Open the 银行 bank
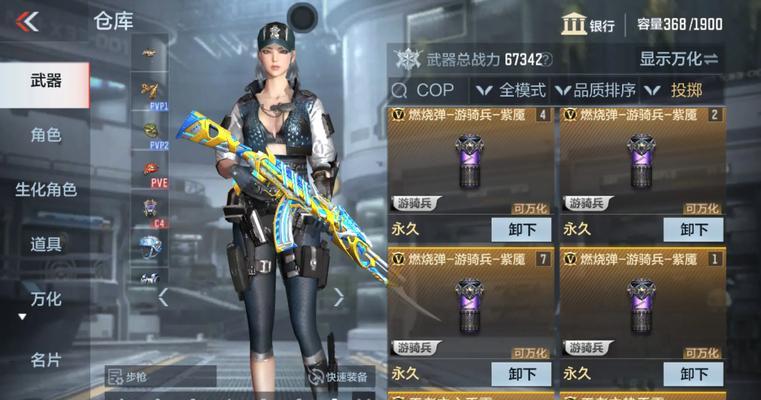Screen dimensions: 761x400 click(588, 25)
